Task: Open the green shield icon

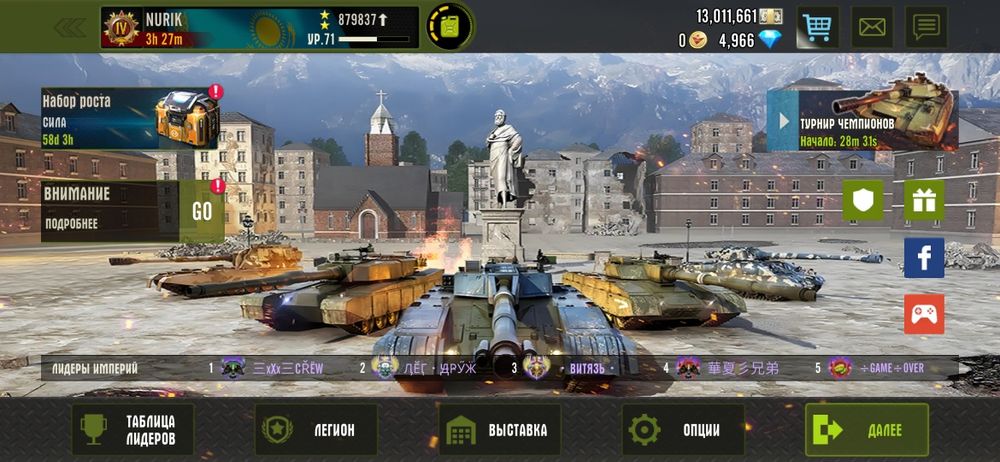Action: point(862,200)
